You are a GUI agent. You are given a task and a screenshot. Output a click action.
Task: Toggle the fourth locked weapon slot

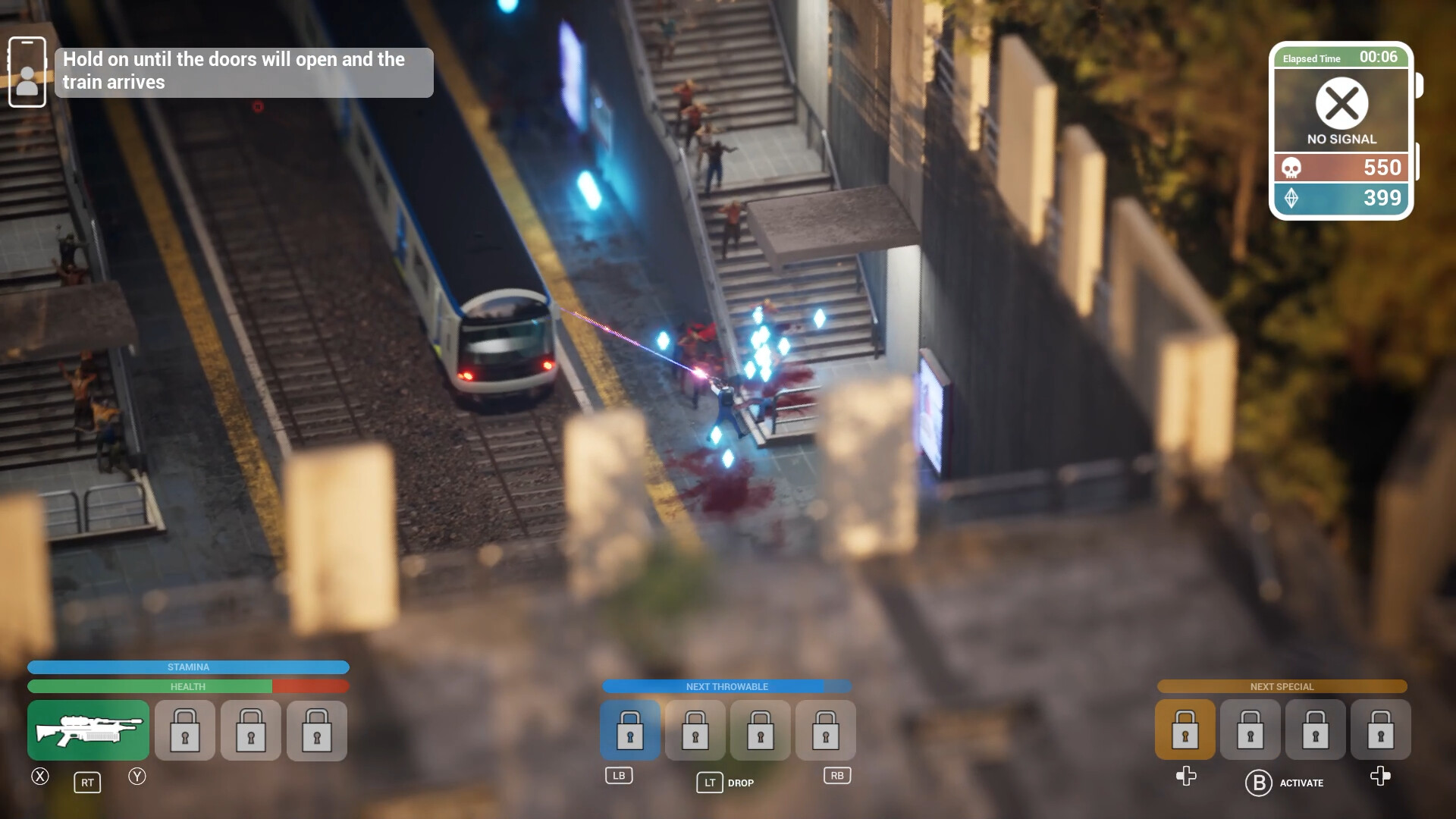316,730
